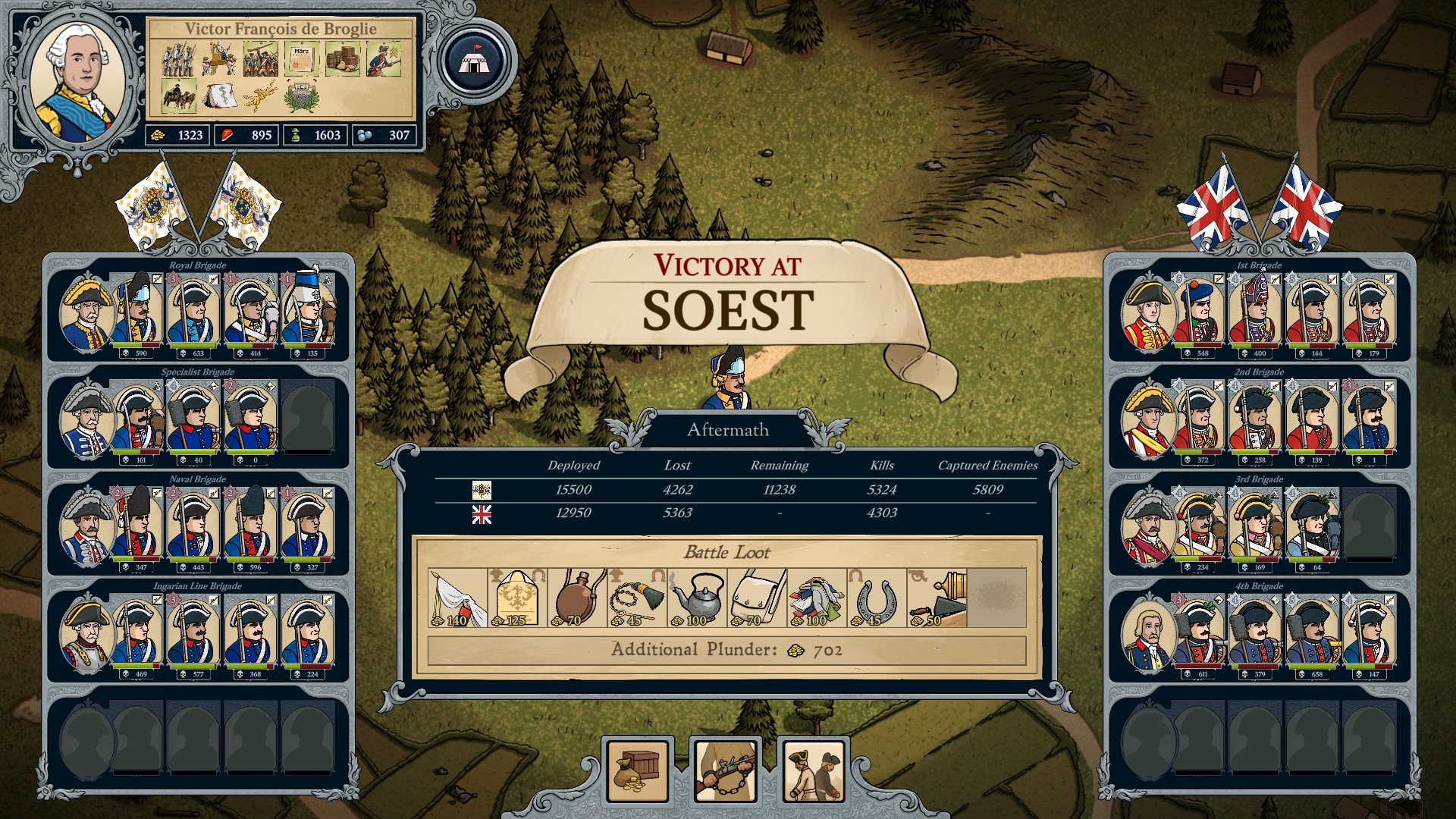Image resolution: width=1456 pixels, height=819 pixels.
Task: Pick the canteen flask loot item
Action: [577, 598]
